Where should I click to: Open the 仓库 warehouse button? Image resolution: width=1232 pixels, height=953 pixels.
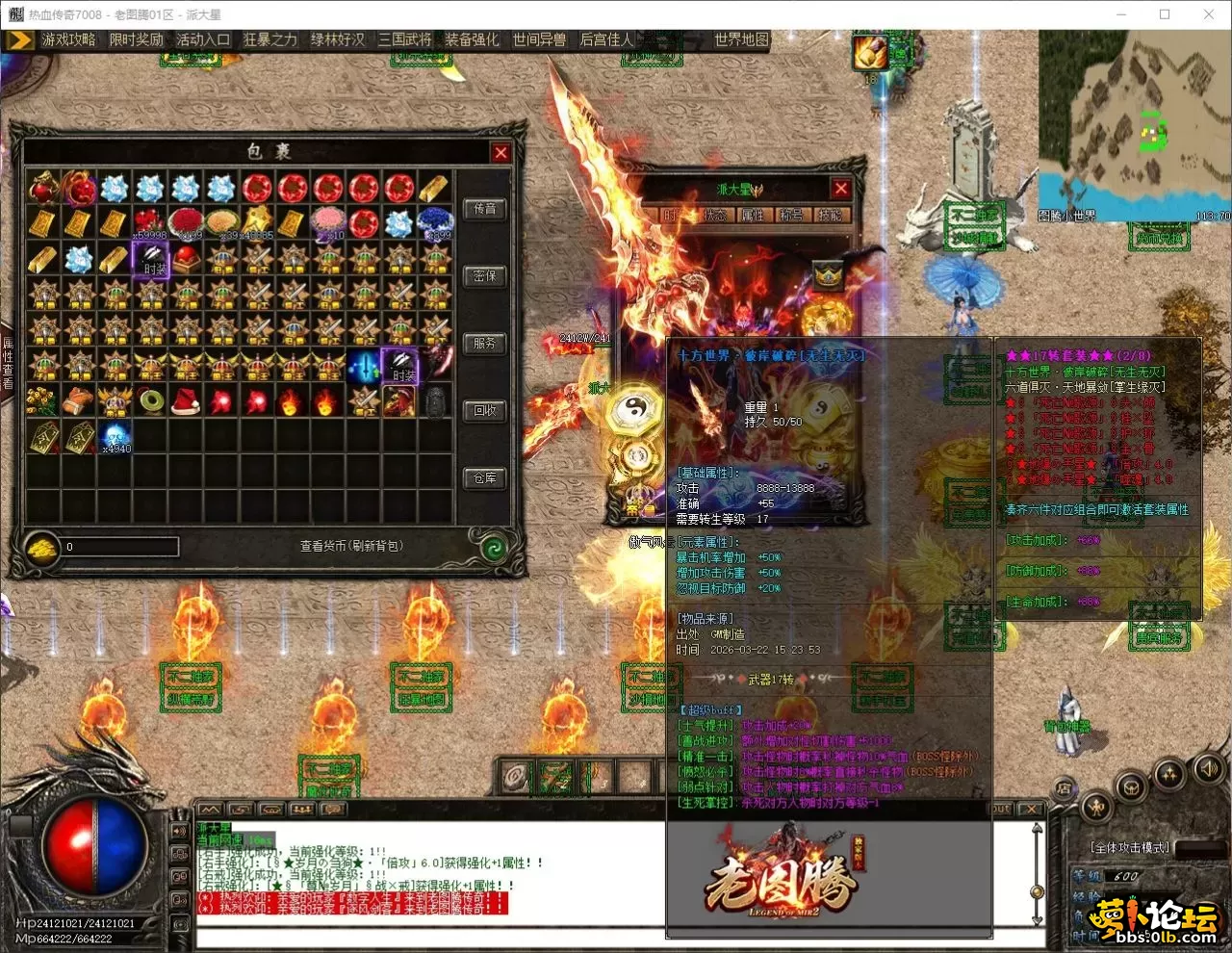click(x=484, y=477)
